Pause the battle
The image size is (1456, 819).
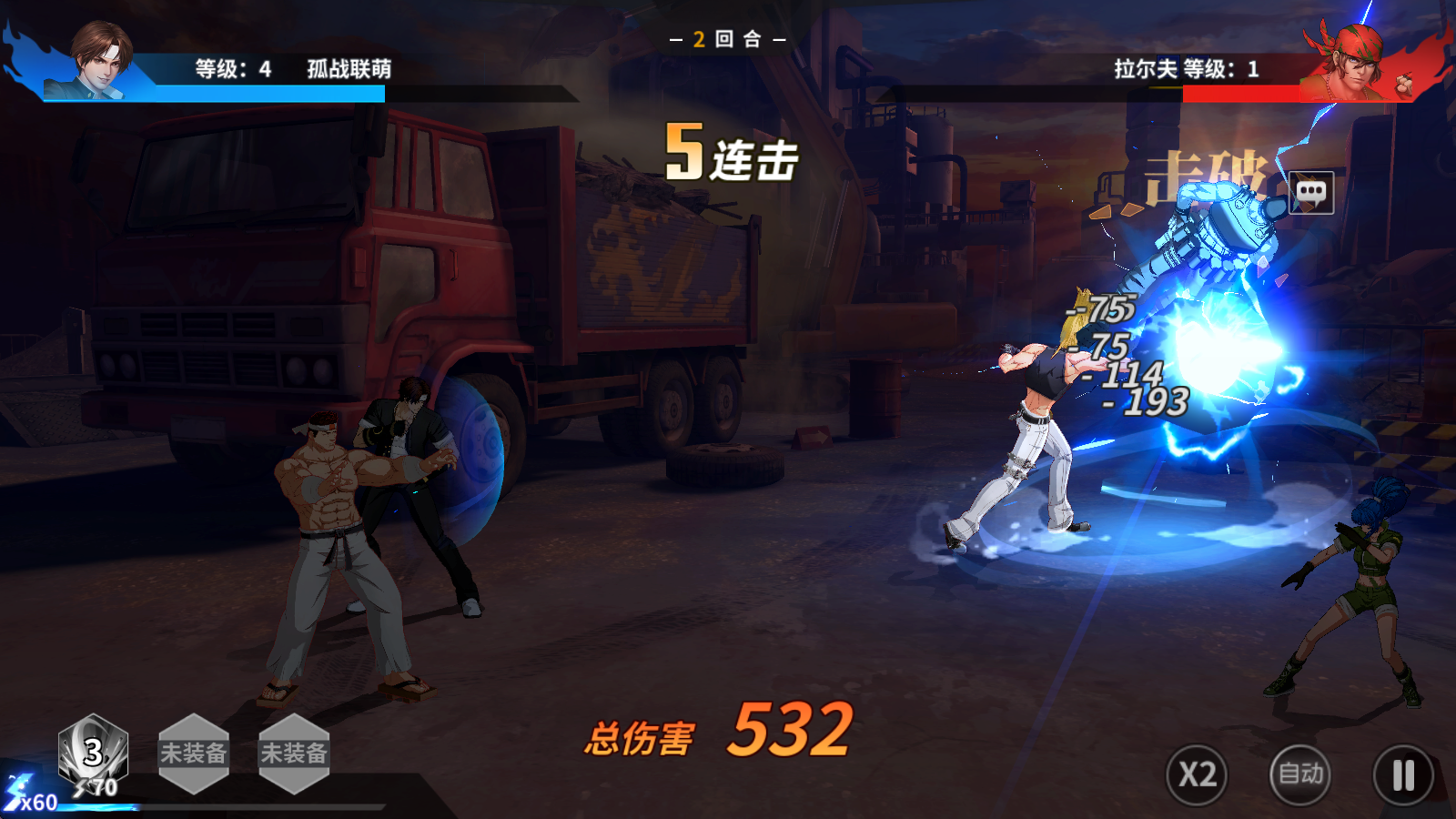1403,775
